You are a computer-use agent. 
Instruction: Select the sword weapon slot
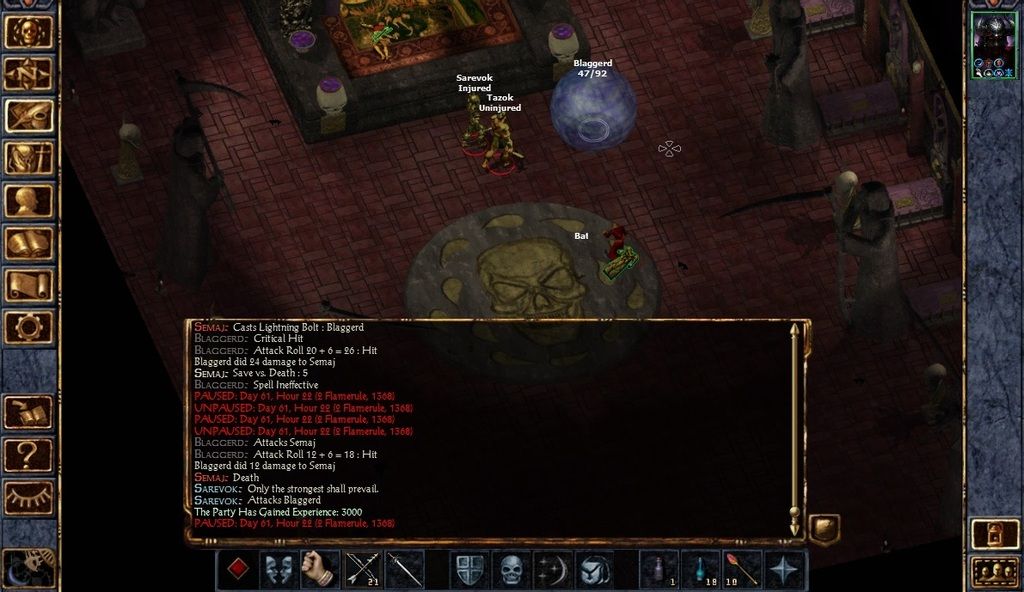pos(404,569)
